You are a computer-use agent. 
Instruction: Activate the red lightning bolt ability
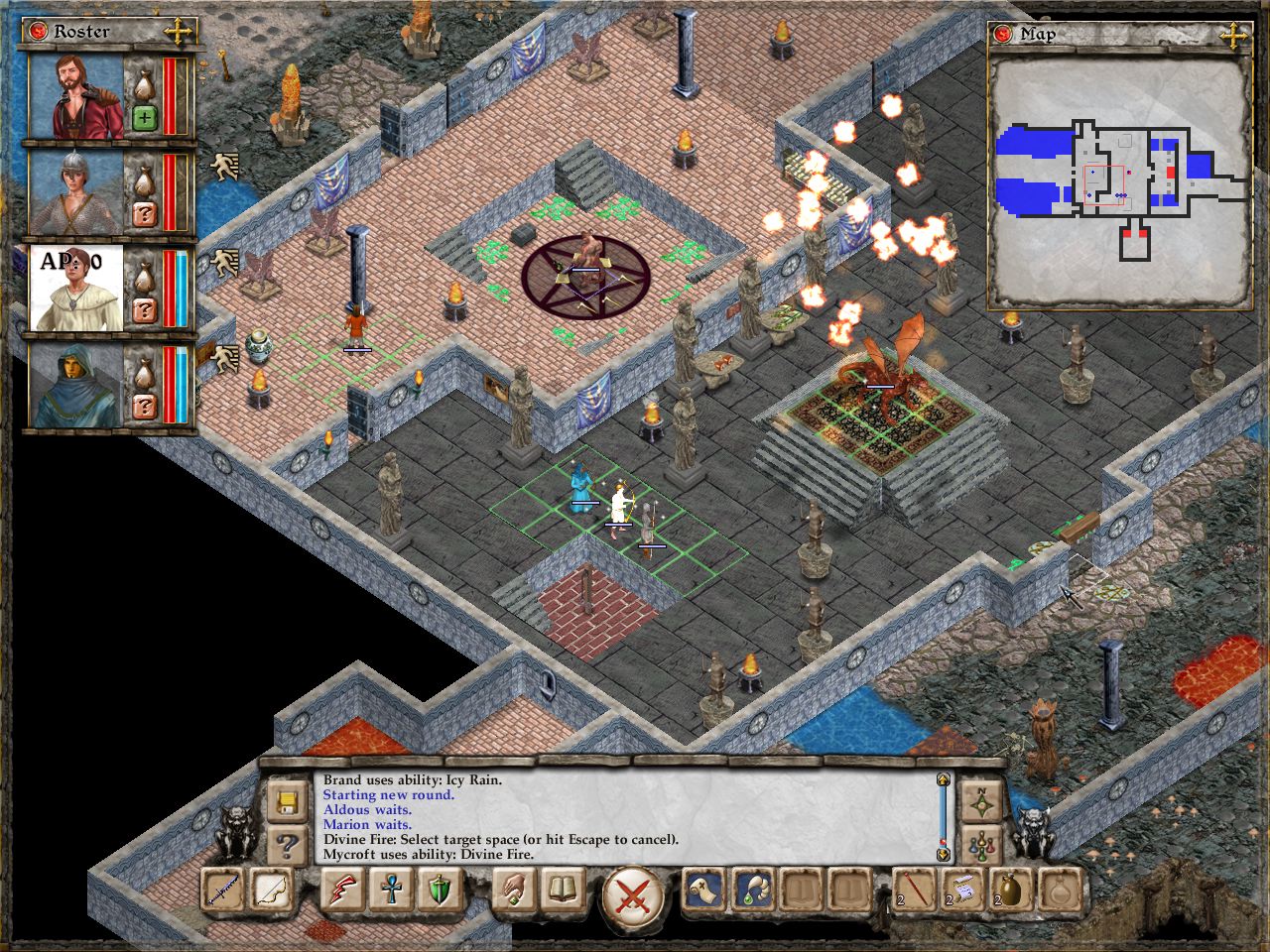(342, 891)
